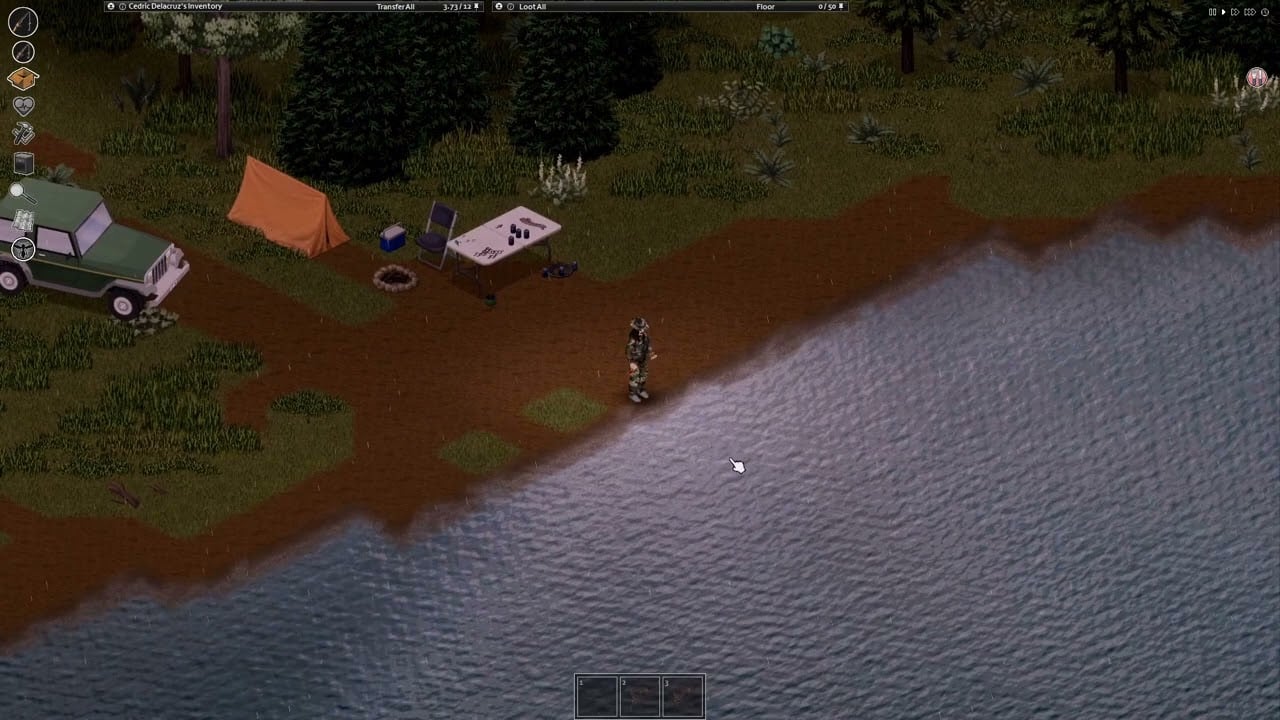Viewport: 1280px width, 720px height.
Task: Collapse the loot window panel
Action: 498,6
